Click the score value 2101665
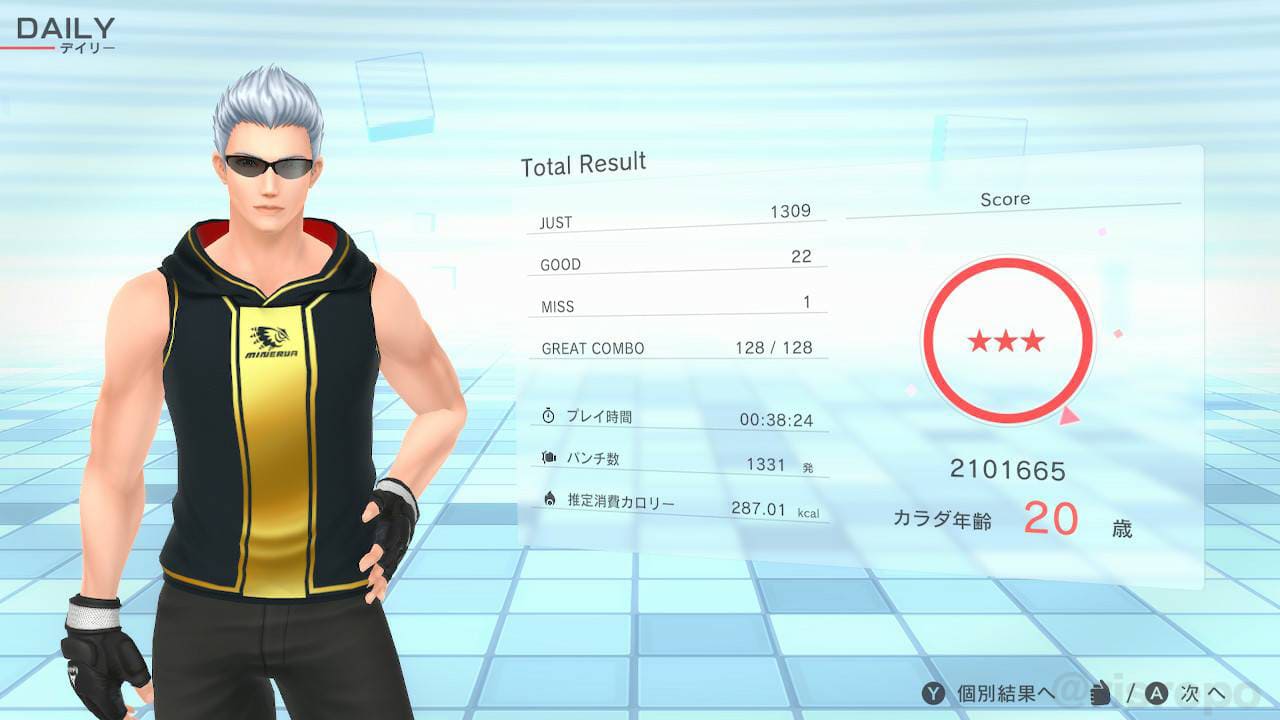 1008,468
